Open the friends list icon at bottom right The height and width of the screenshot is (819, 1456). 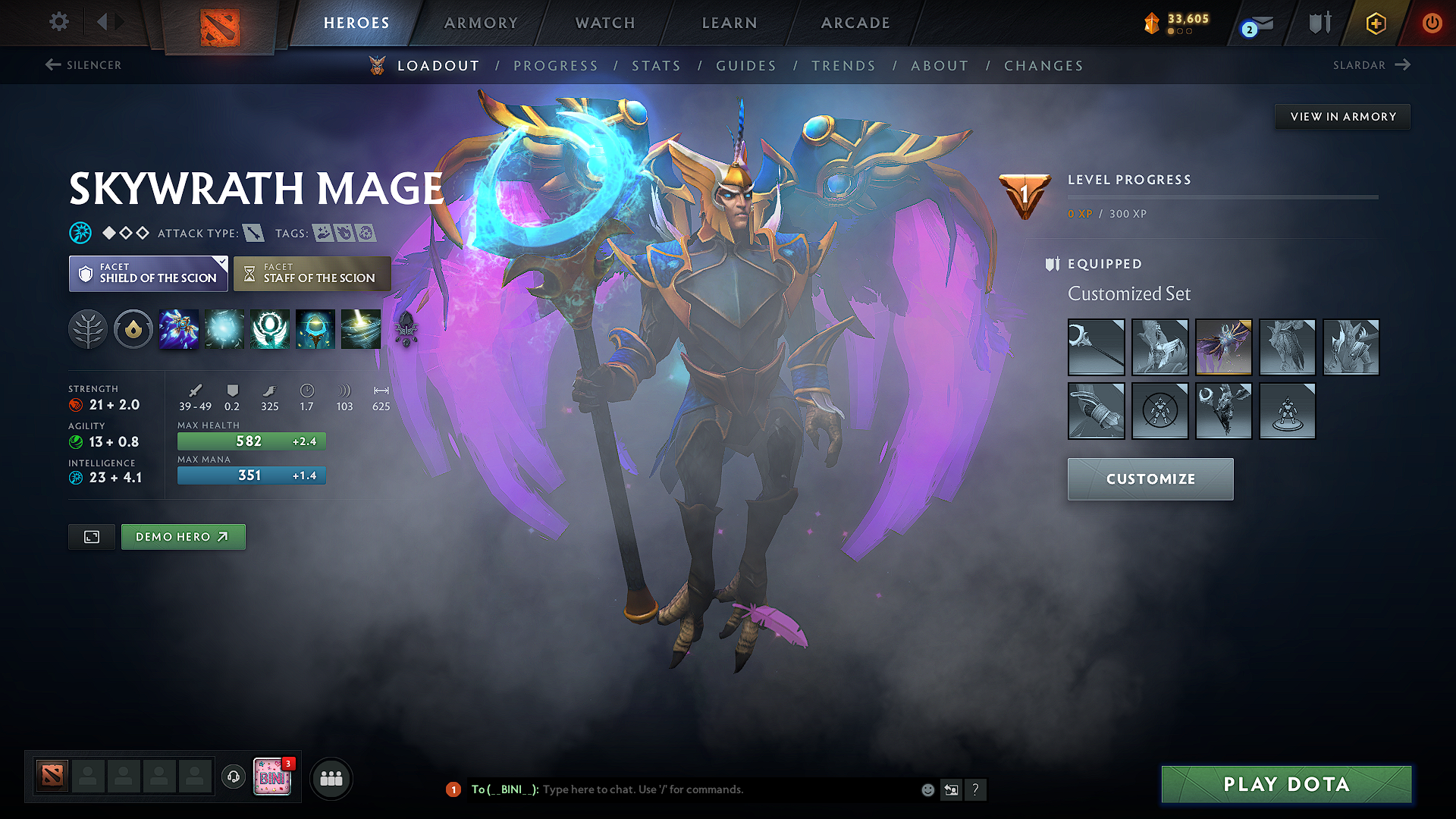click(x=331, y=778)
